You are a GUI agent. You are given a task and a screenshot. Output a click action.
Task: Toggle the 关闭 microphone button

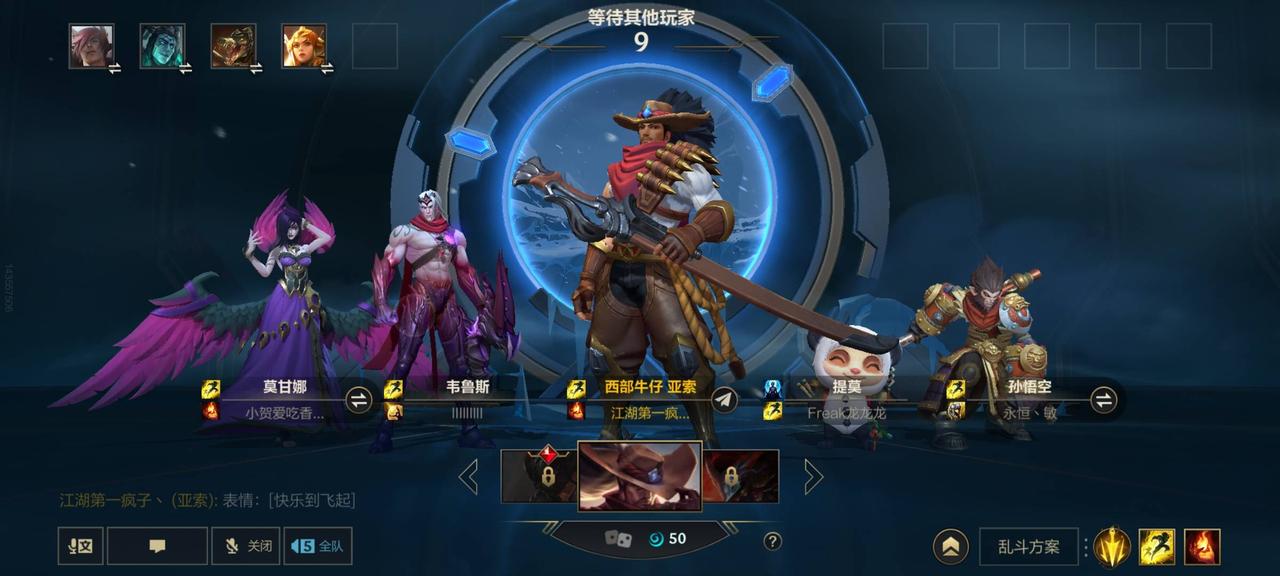246,546
